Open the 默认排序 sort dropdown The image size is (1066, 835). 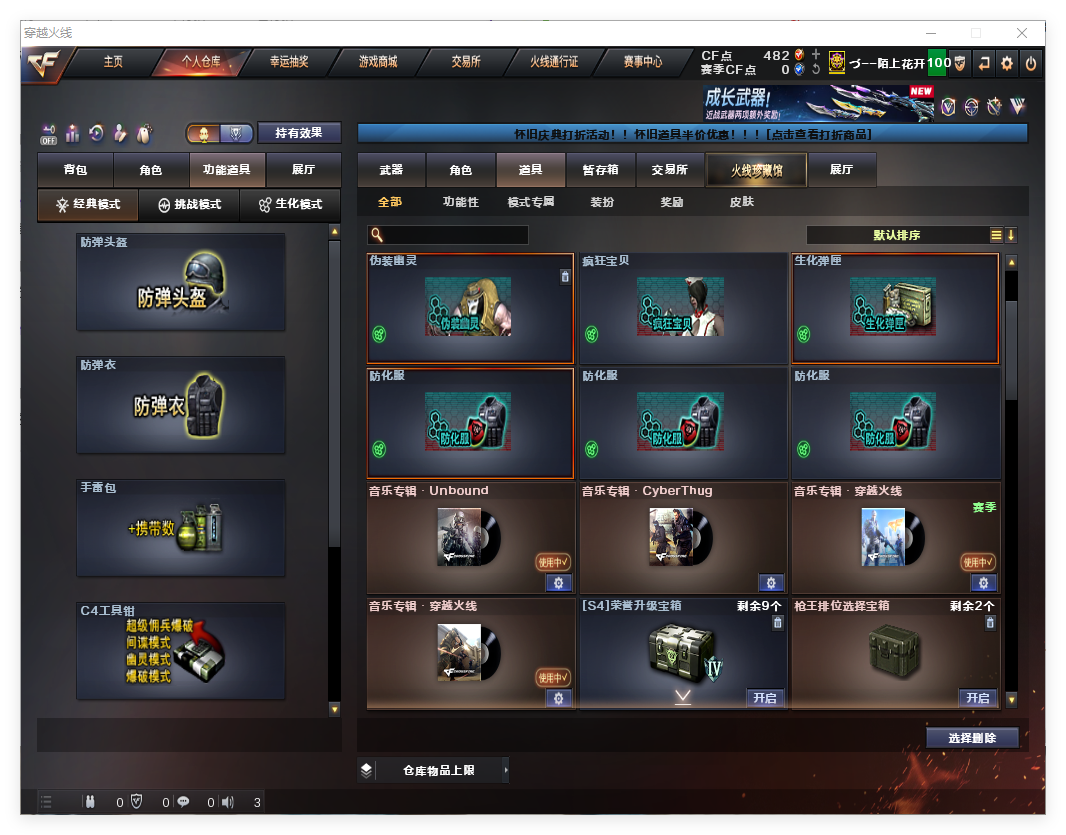[896, 235]
